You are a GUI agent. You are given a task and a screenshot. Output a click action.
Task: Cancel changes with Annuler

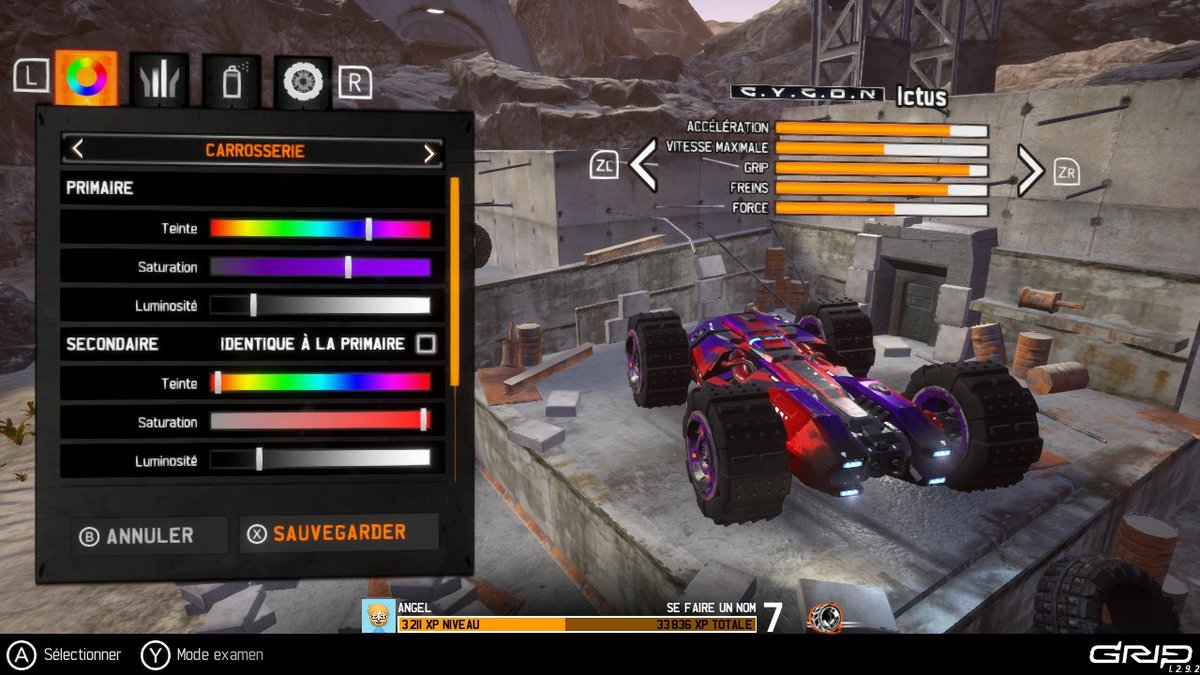(x=137, y=536)
